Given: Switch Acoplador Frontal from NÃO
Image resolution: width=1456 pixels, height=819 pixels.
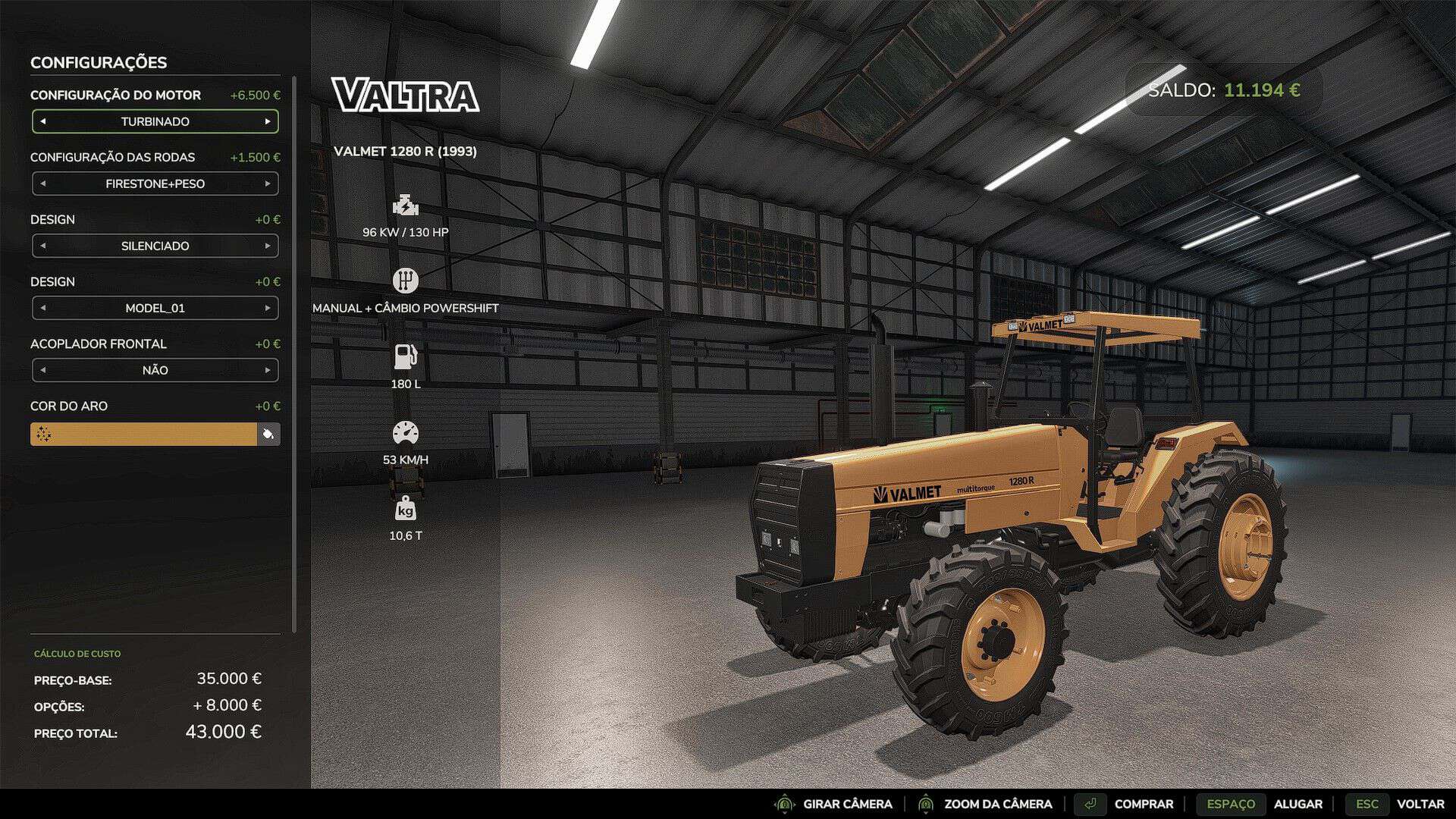Looking at the screenshot, I should point(268,370).
